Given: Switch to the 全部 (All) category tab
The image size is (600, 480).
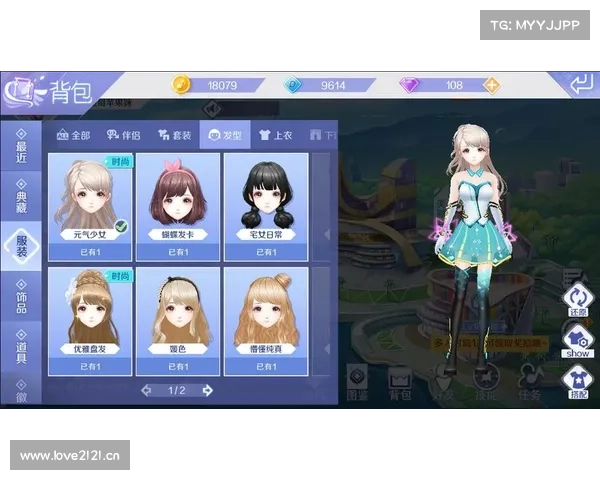Looking at the screenshot, I should [x=74, y=134].
